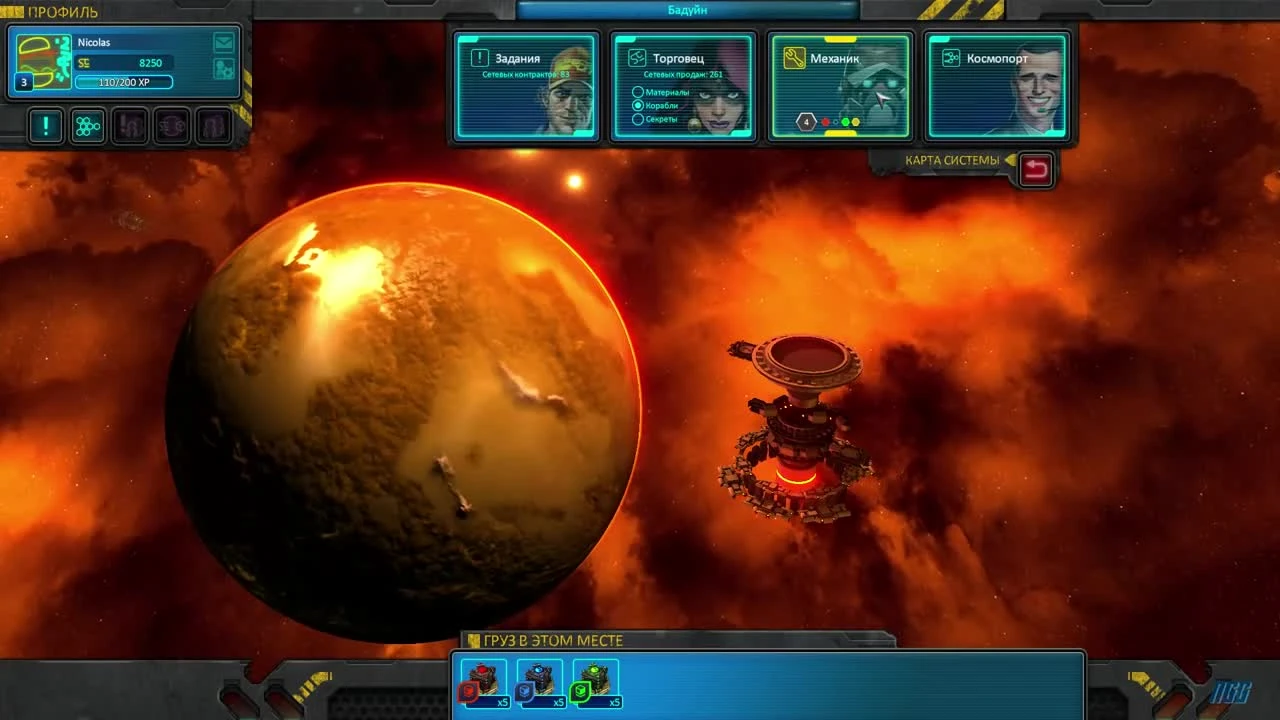
Task: Open the Механик panel showing level 4
Action: pos(840,85)
